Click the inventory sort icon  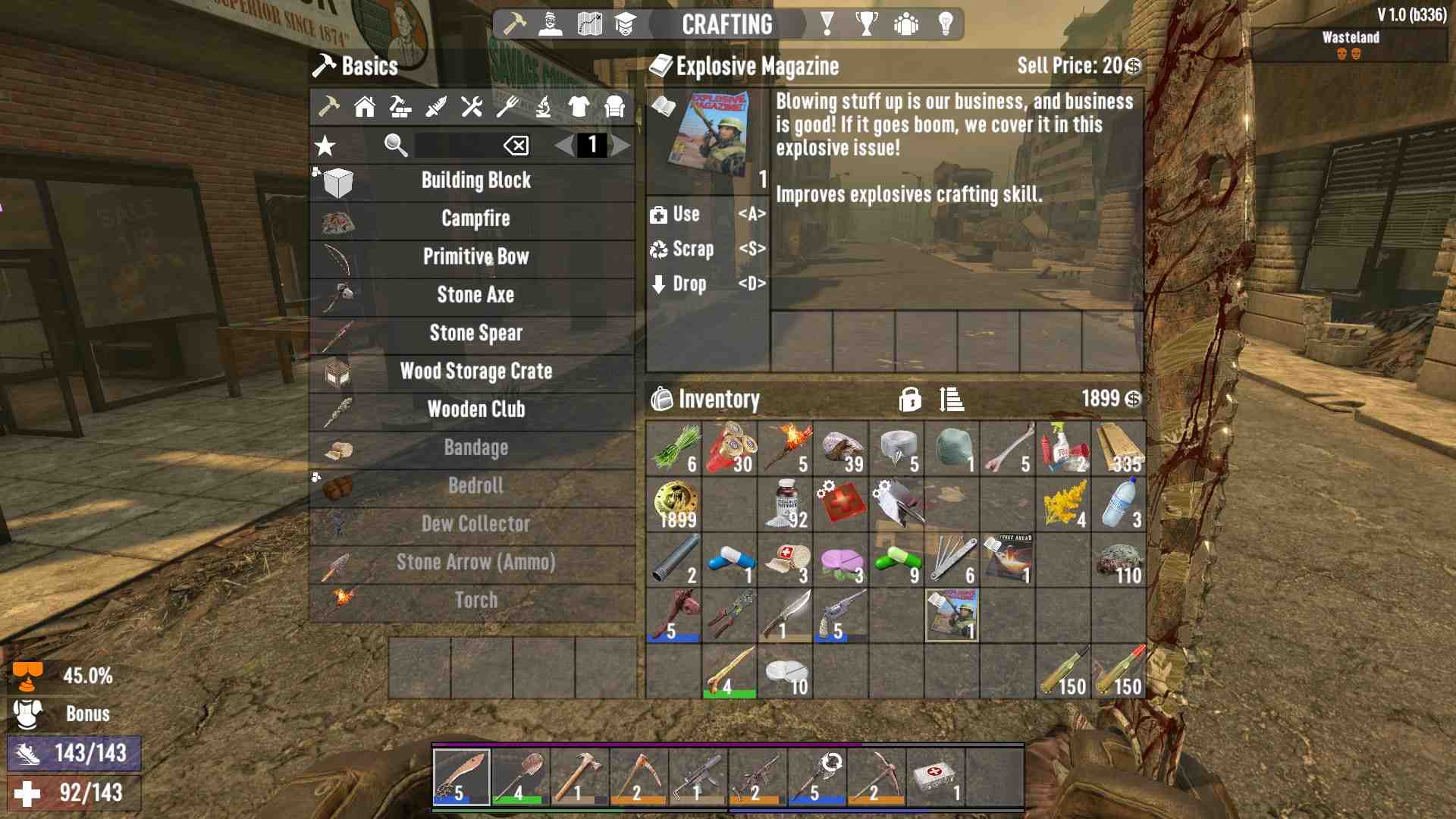pyautogui.click(x=952, y=400)
